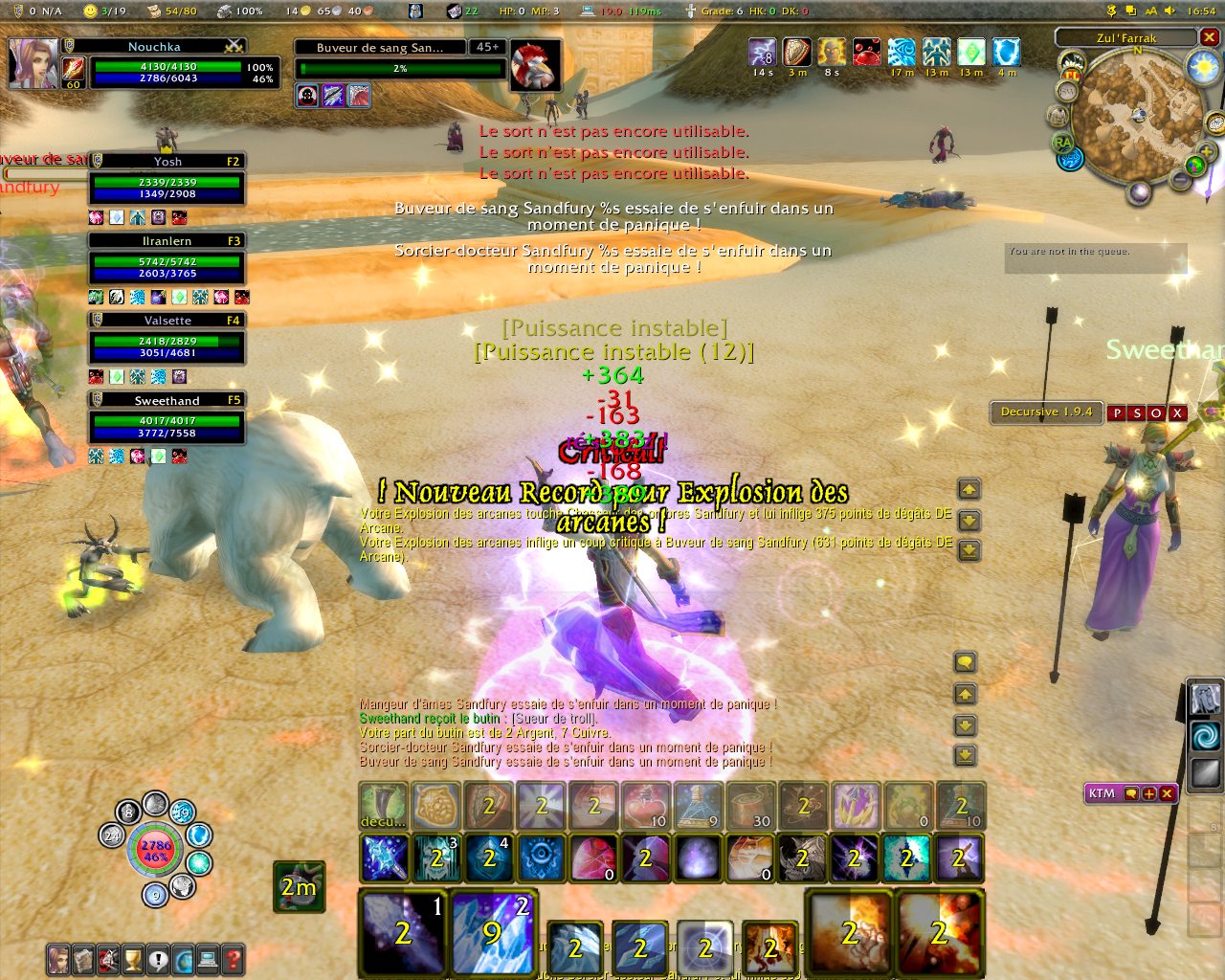Open the main menu computer icon
1225x980 pixels.
point(208,959)
